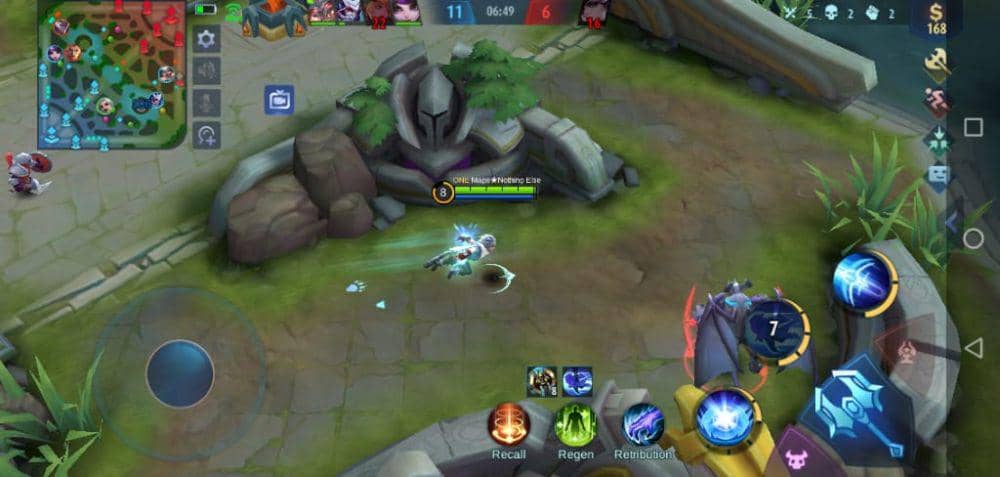
Task: Select the green arrows gather command icon
Action: 937,140
